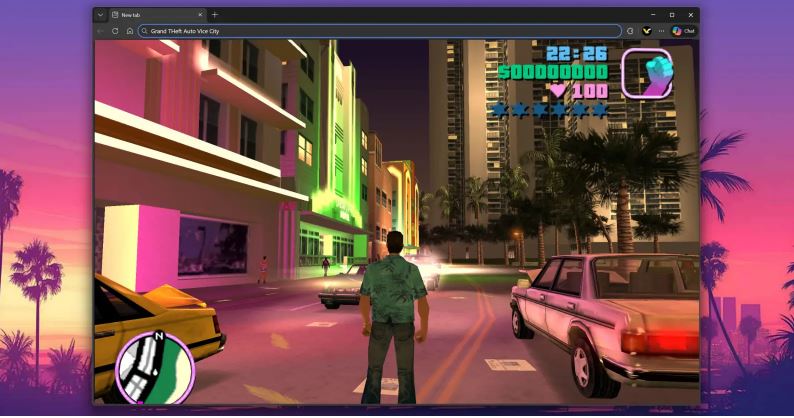Select the fist weapon icon

click(645, 72)
